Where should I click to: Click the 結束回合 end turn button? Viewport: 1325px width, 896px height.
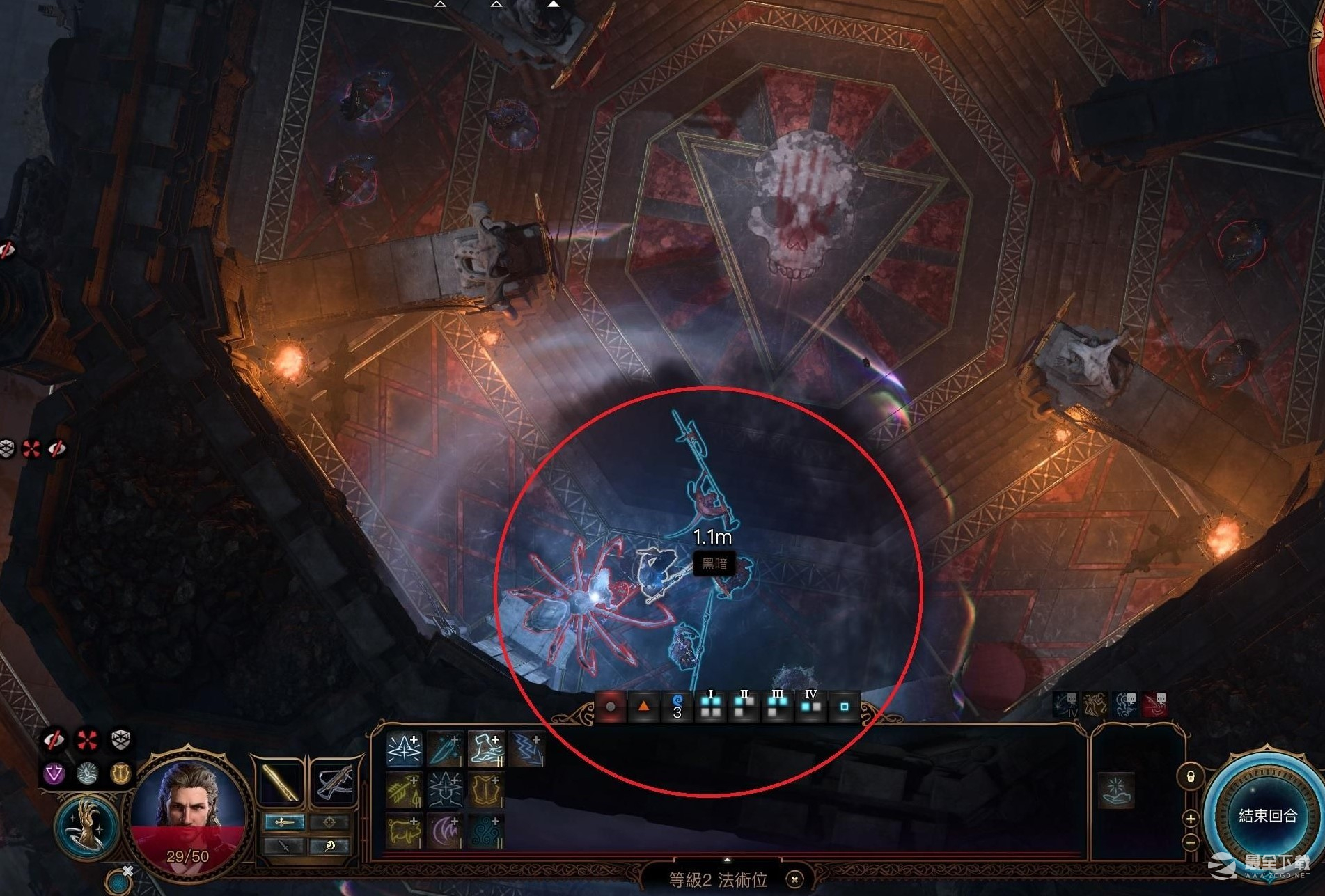coord(1267,815)
